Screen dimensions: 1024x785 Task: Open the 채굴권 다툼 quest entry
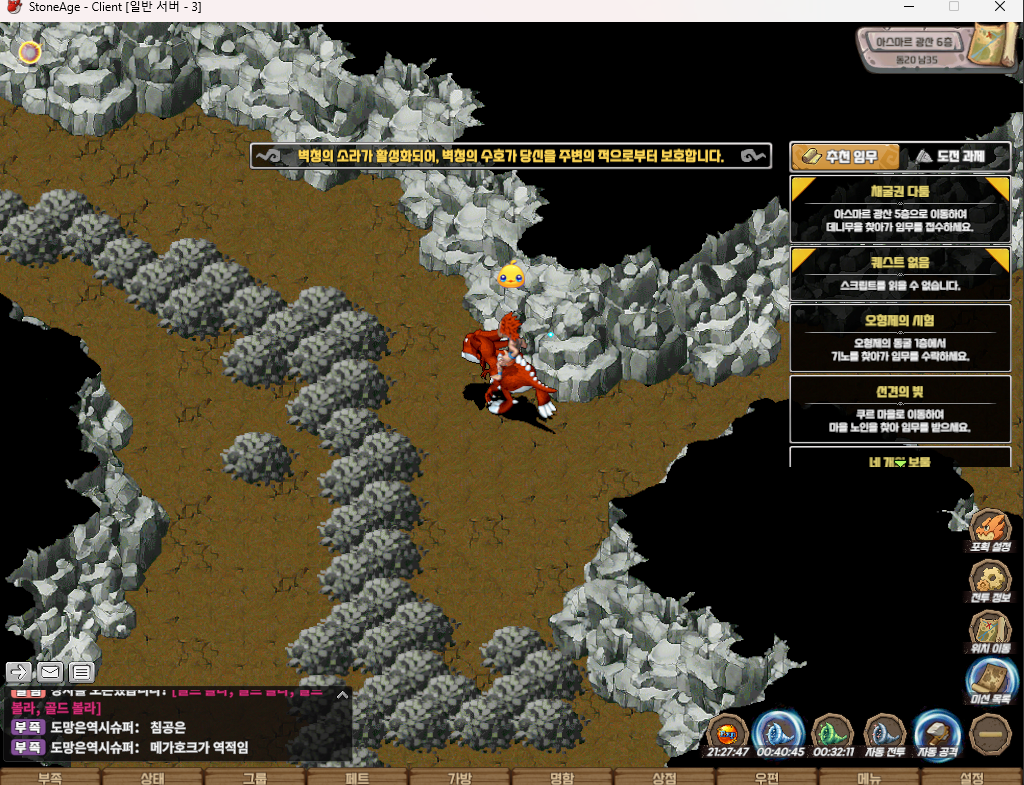tap(900, 208)
